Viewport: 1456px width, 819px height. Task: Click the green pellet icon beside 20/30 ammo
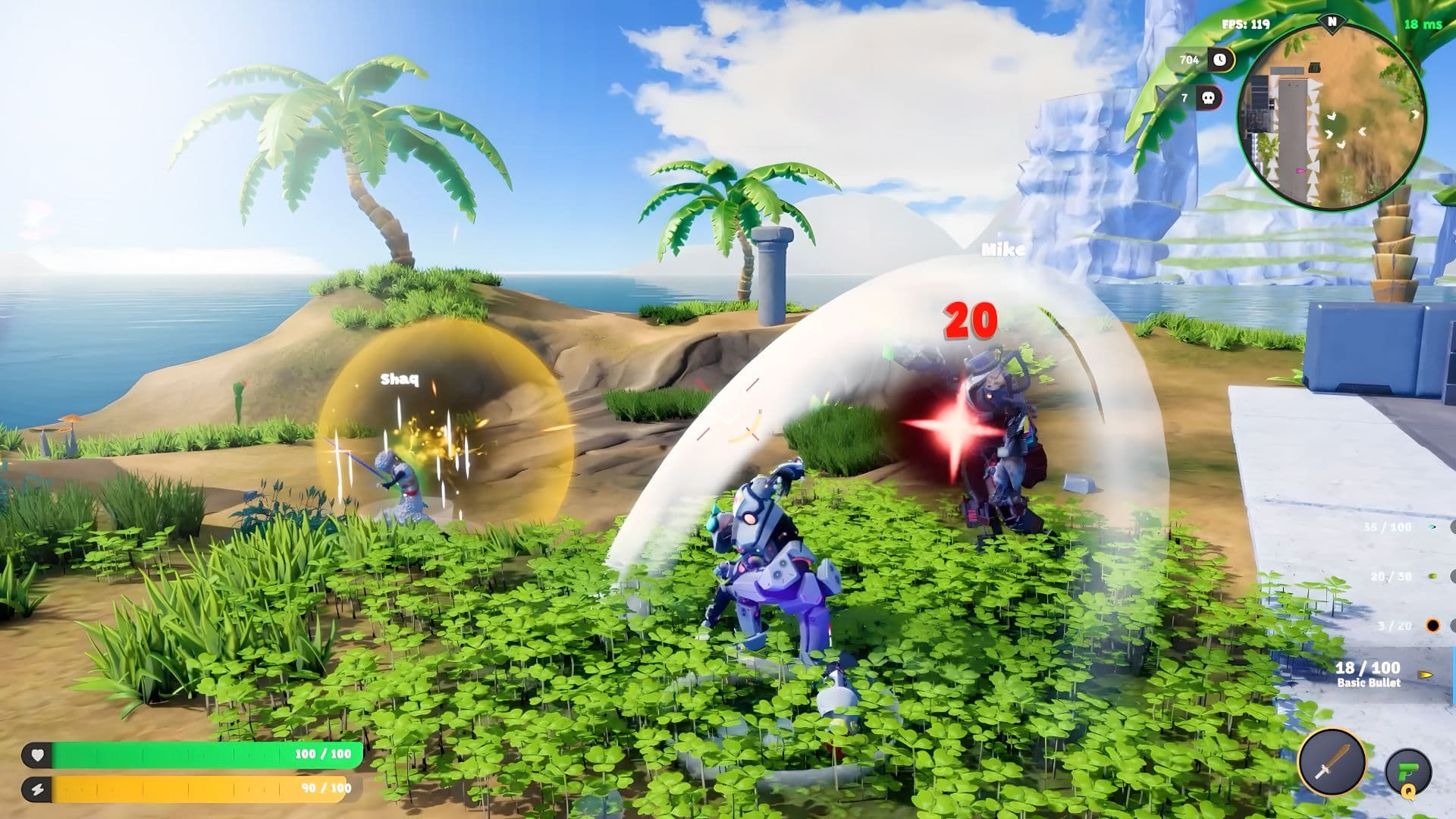[1432, 576]
